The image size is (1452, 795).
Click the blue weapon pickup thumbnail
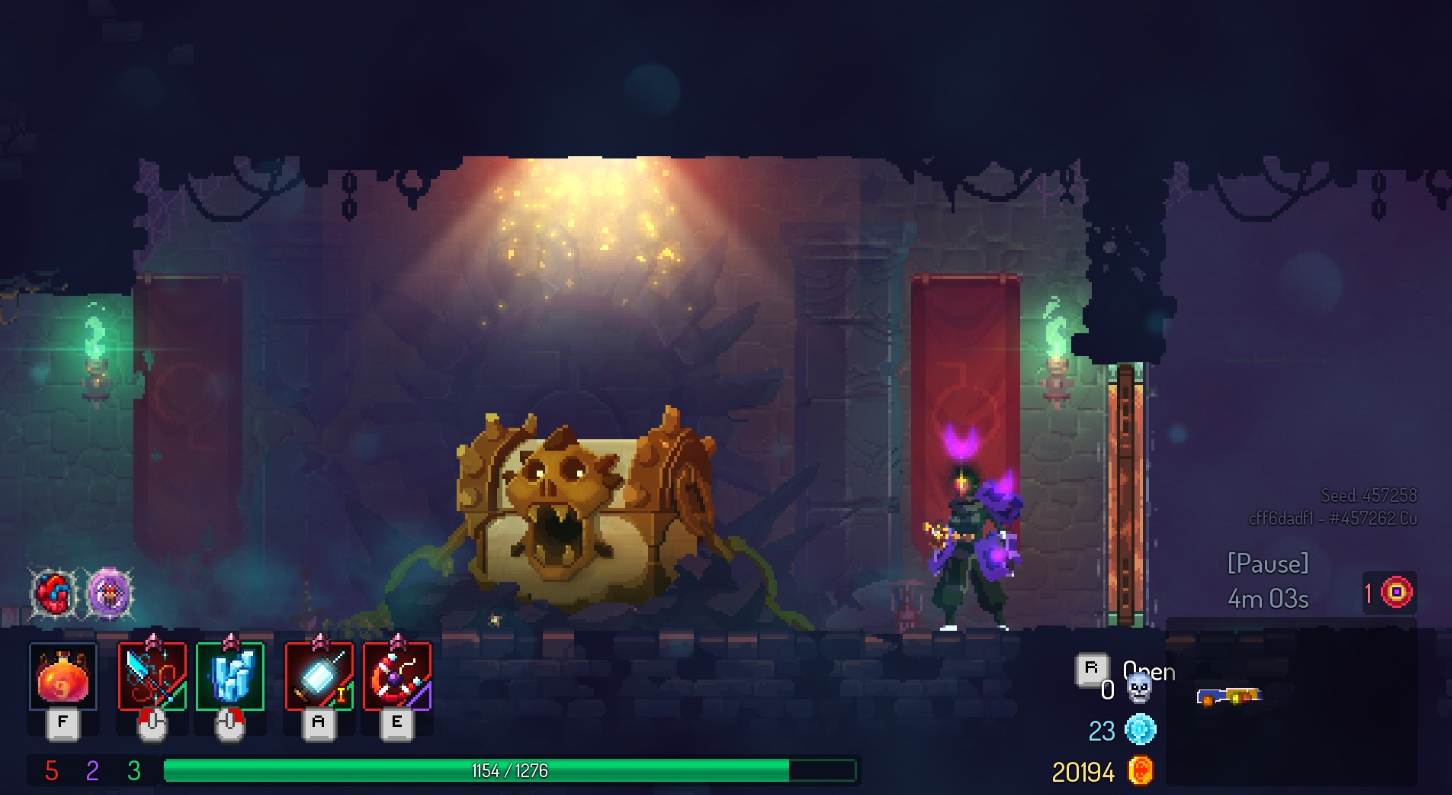pos(1230,697)
